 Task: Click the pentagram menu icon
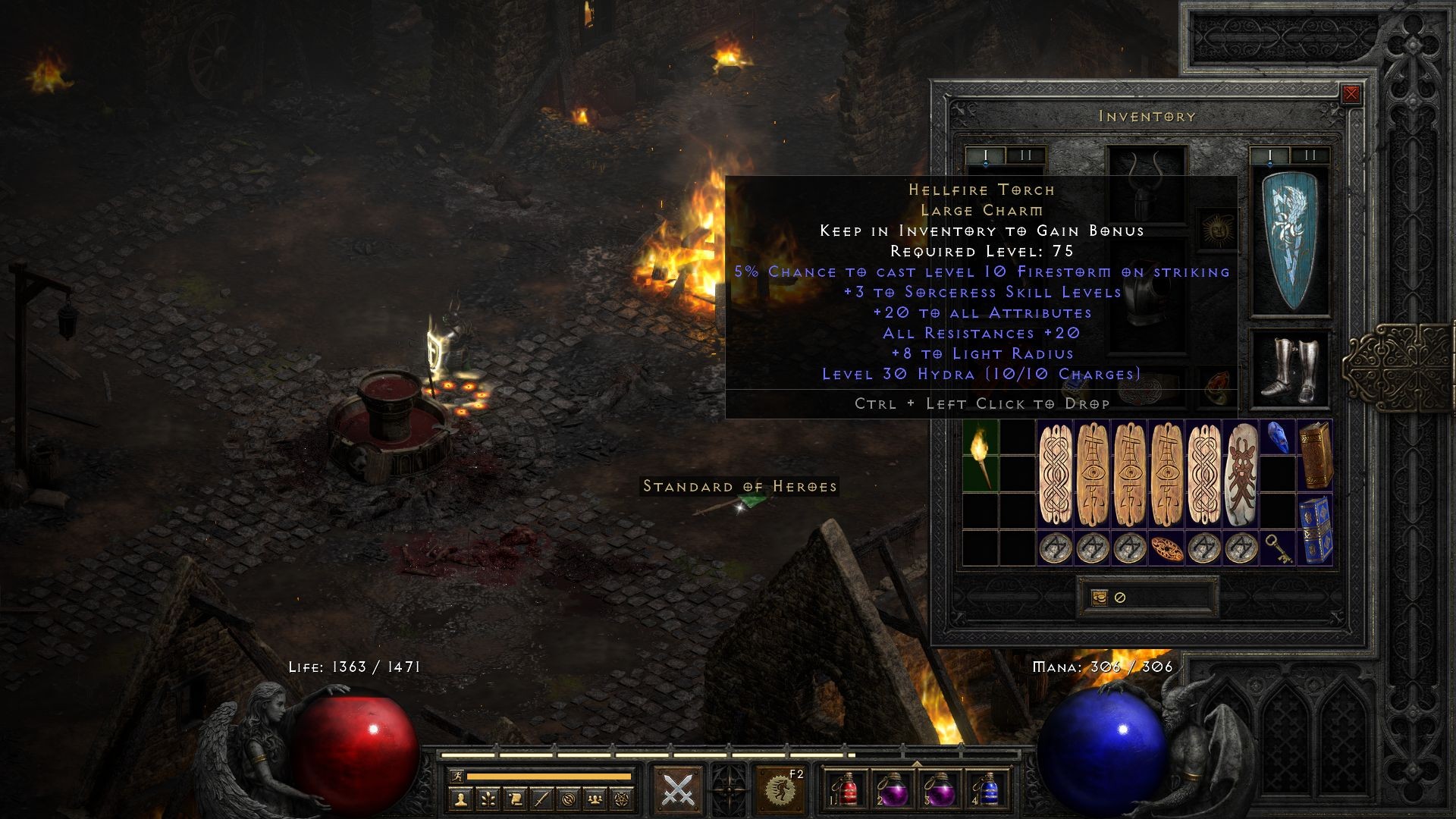[x=622, y=799]
